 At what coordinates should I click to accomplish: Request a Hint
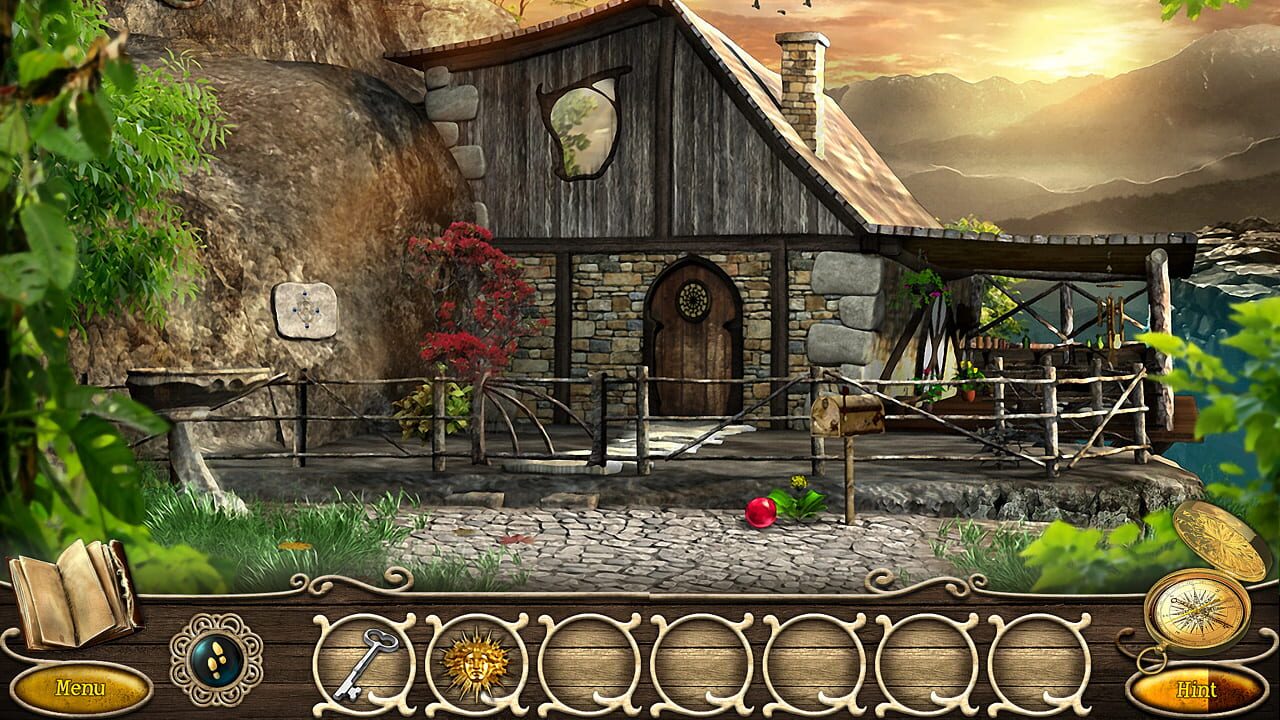click(x=1197, y=690)
